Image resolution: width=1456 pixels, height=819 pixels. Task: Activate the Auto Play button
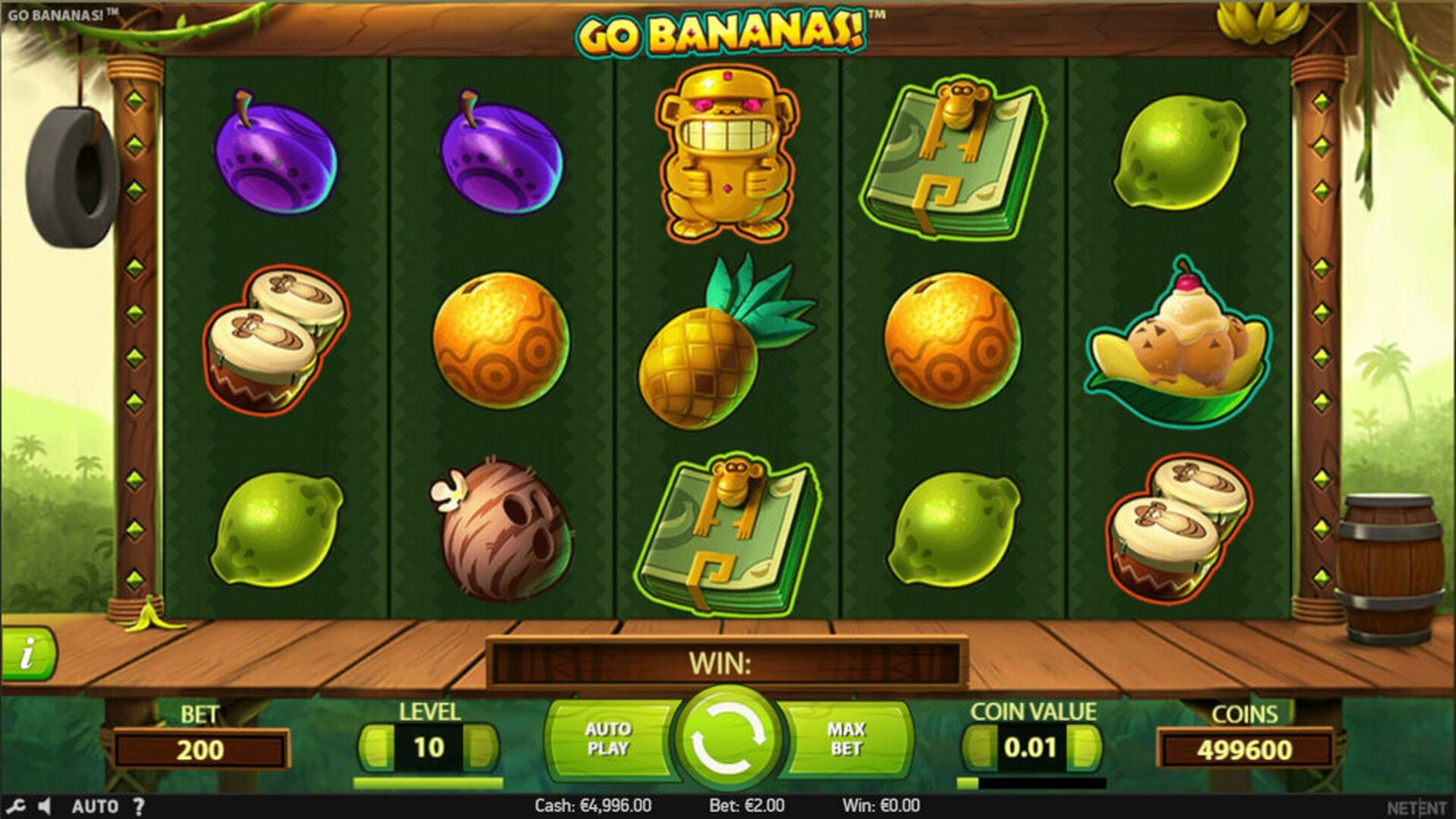click(x=608, y=739)
